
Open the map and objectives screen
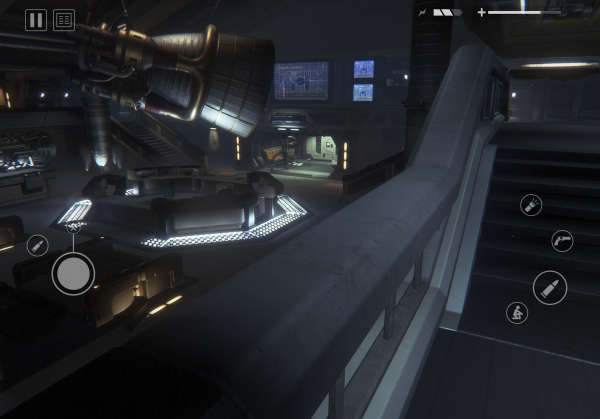[x=64, y=20]
